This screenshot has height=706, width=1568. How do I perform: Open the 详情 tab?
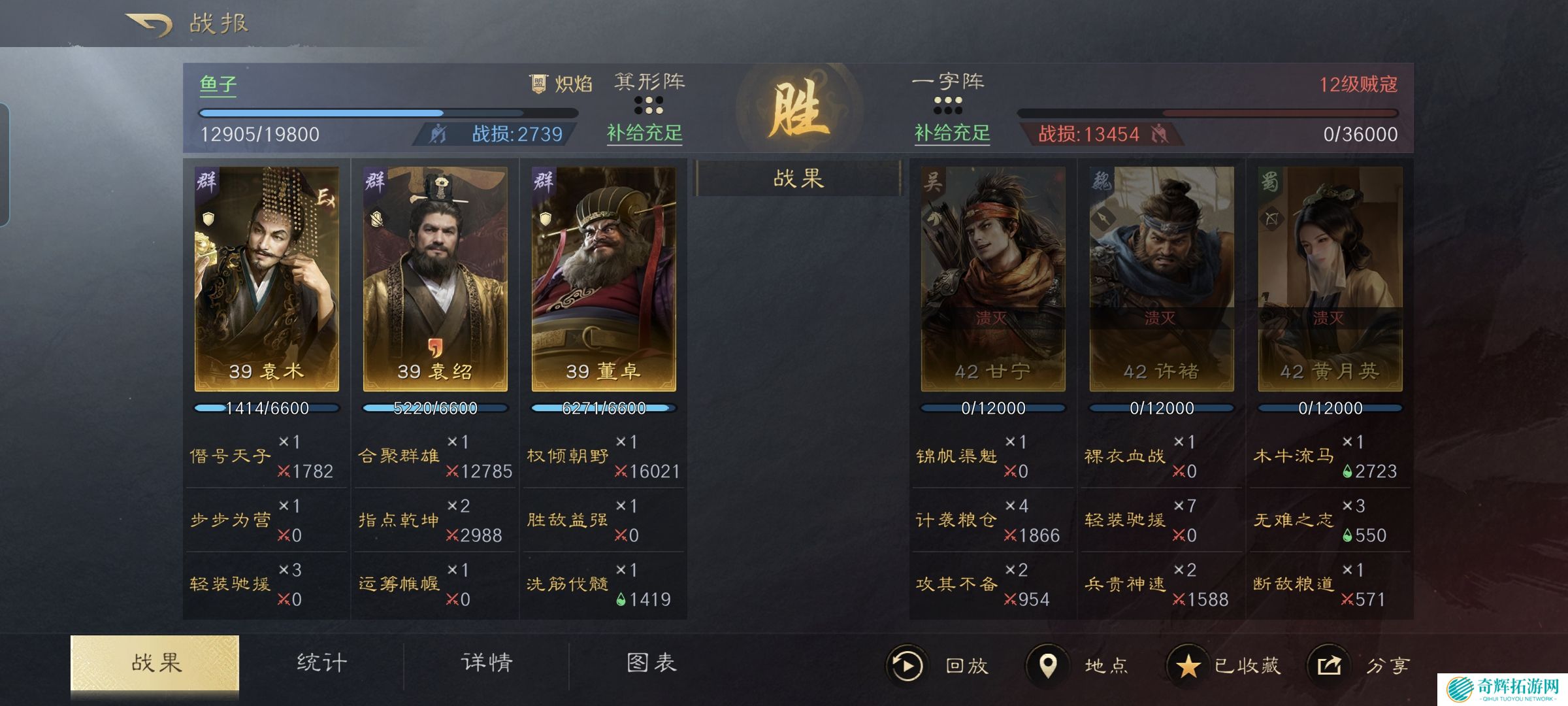(487, 663)
